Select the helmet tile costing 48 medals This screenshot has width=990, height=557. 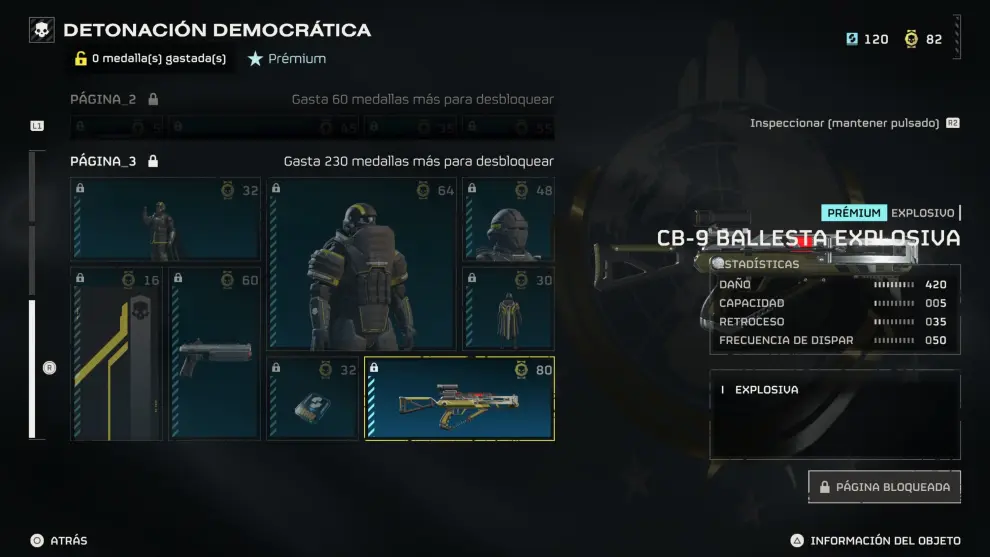point(508,220)
